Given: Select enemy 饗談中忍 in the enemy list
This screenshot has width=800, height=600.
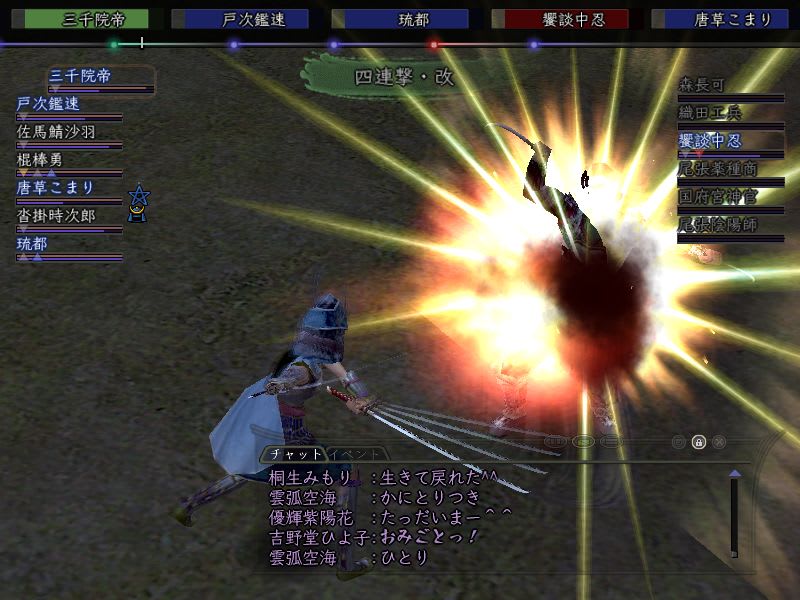Looking at the screenshot, I should (716, 141).
